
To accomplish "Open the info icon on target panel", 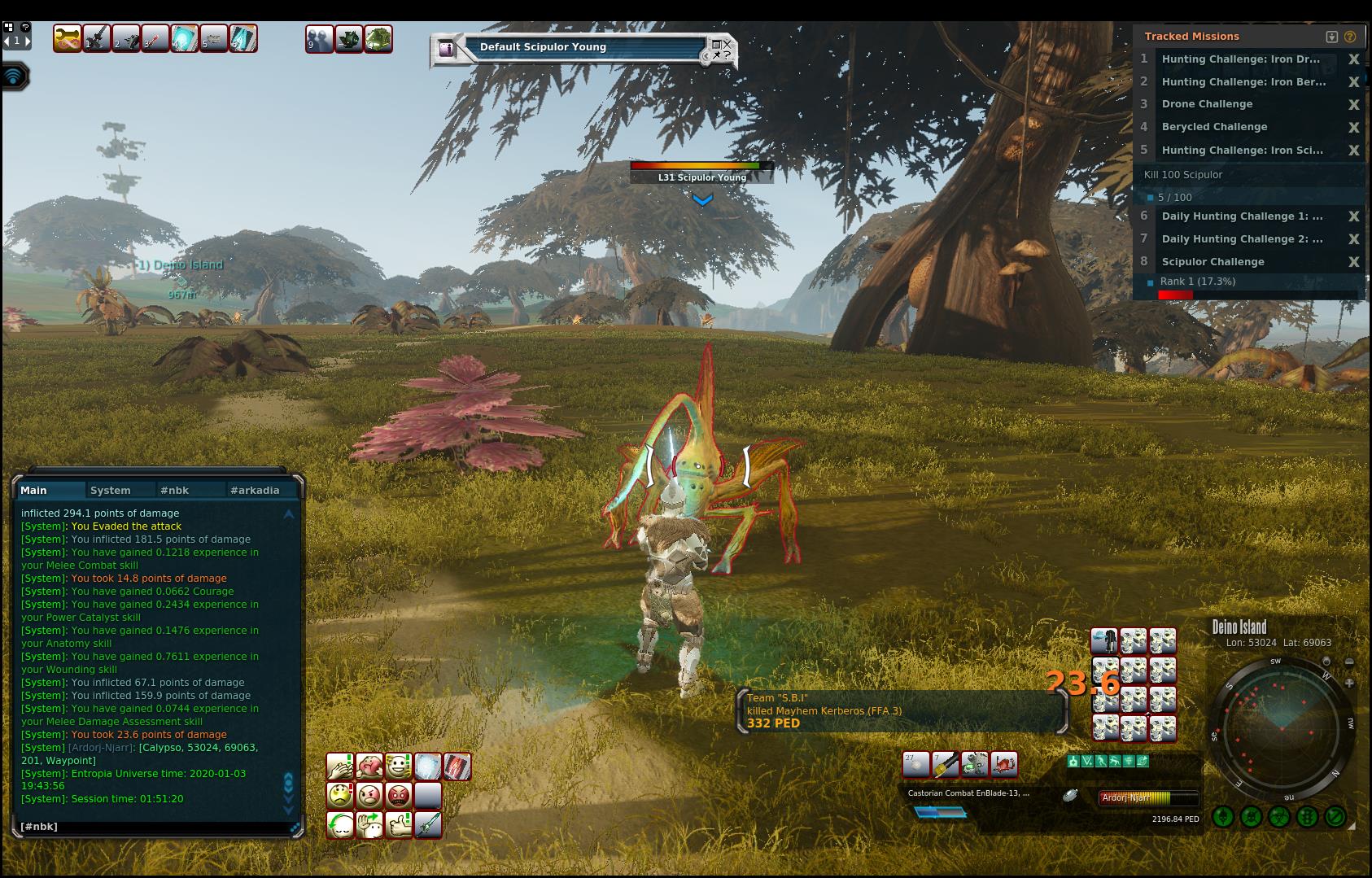I will 446,49.
